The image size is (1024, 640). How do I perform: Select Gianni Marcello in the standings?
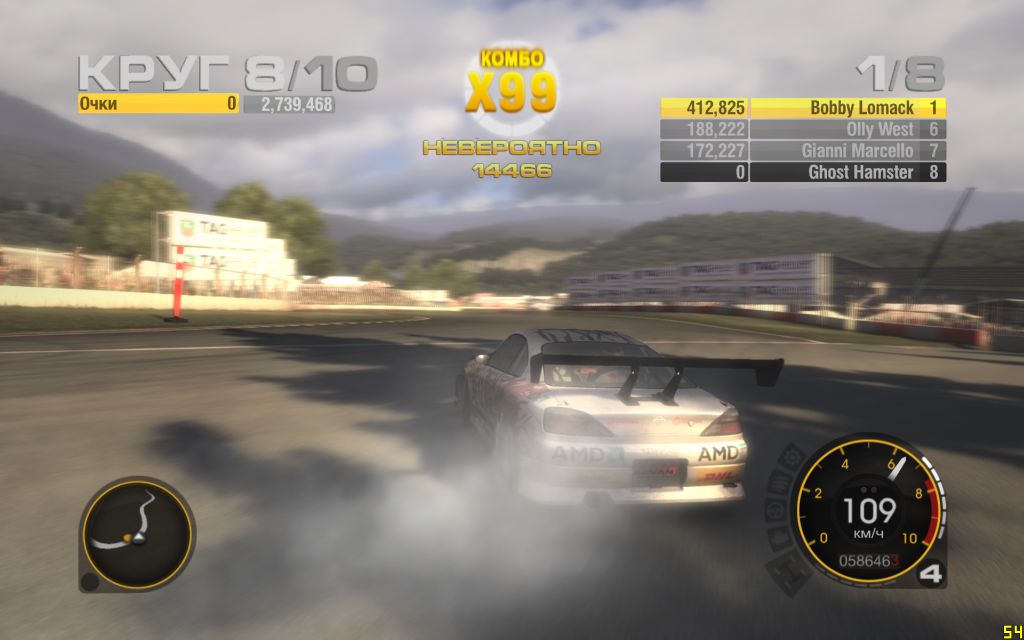coord(803,151)
